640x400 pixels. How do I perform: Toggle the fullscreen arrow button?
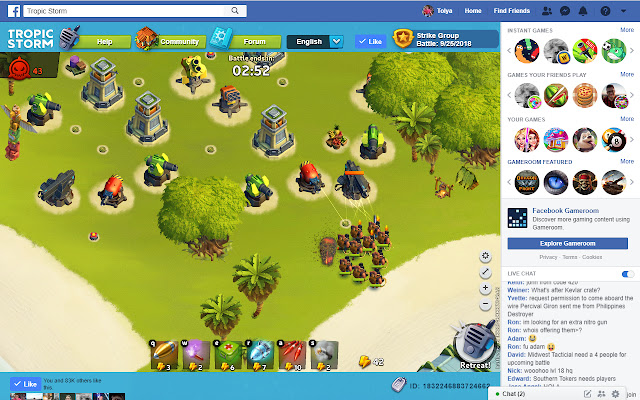tap(485, 272)
